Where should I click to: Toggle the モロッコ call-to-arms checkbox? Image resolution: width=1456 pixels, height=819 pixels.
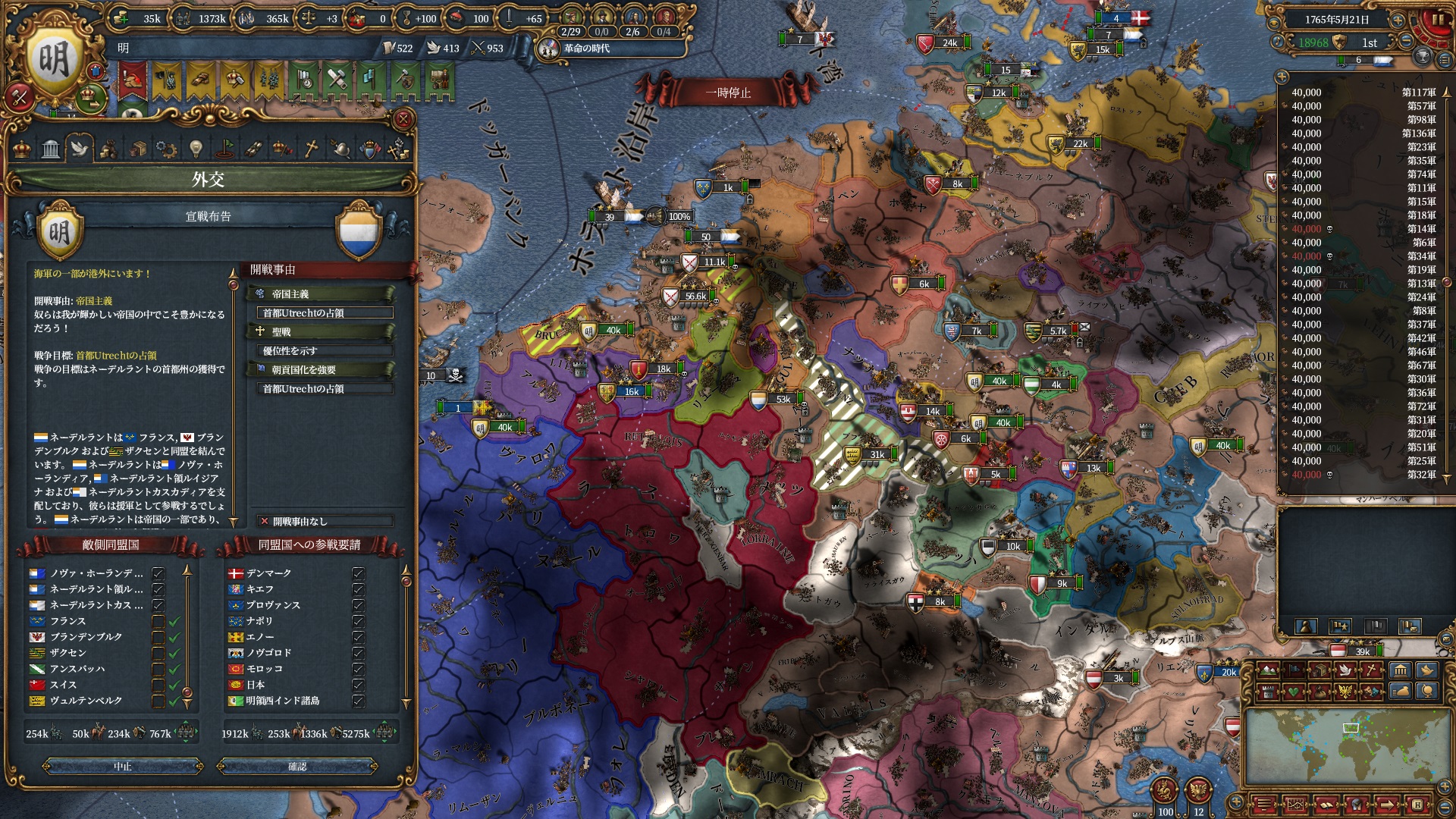(358, 669)
